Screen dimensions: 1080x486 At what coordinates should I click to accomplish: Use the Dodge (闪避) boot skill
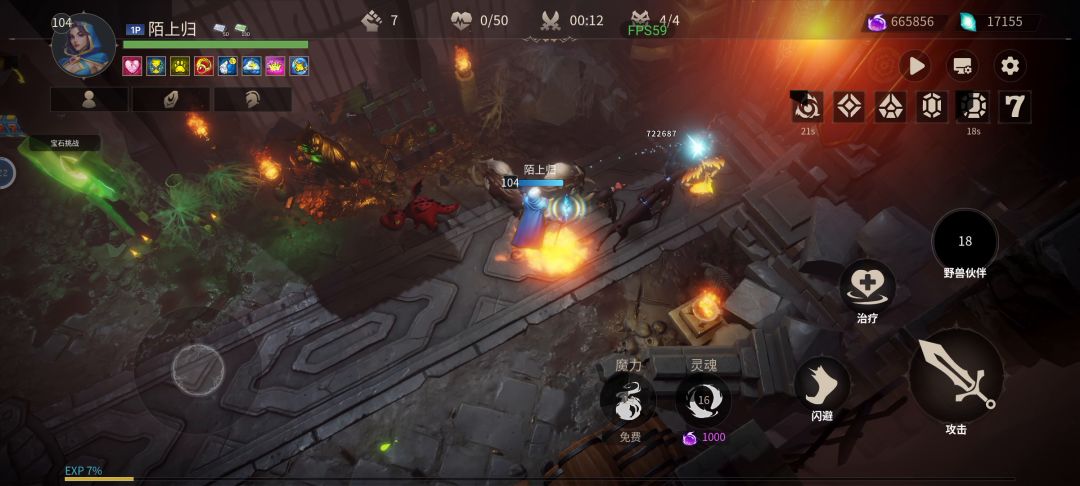[822, 384]
